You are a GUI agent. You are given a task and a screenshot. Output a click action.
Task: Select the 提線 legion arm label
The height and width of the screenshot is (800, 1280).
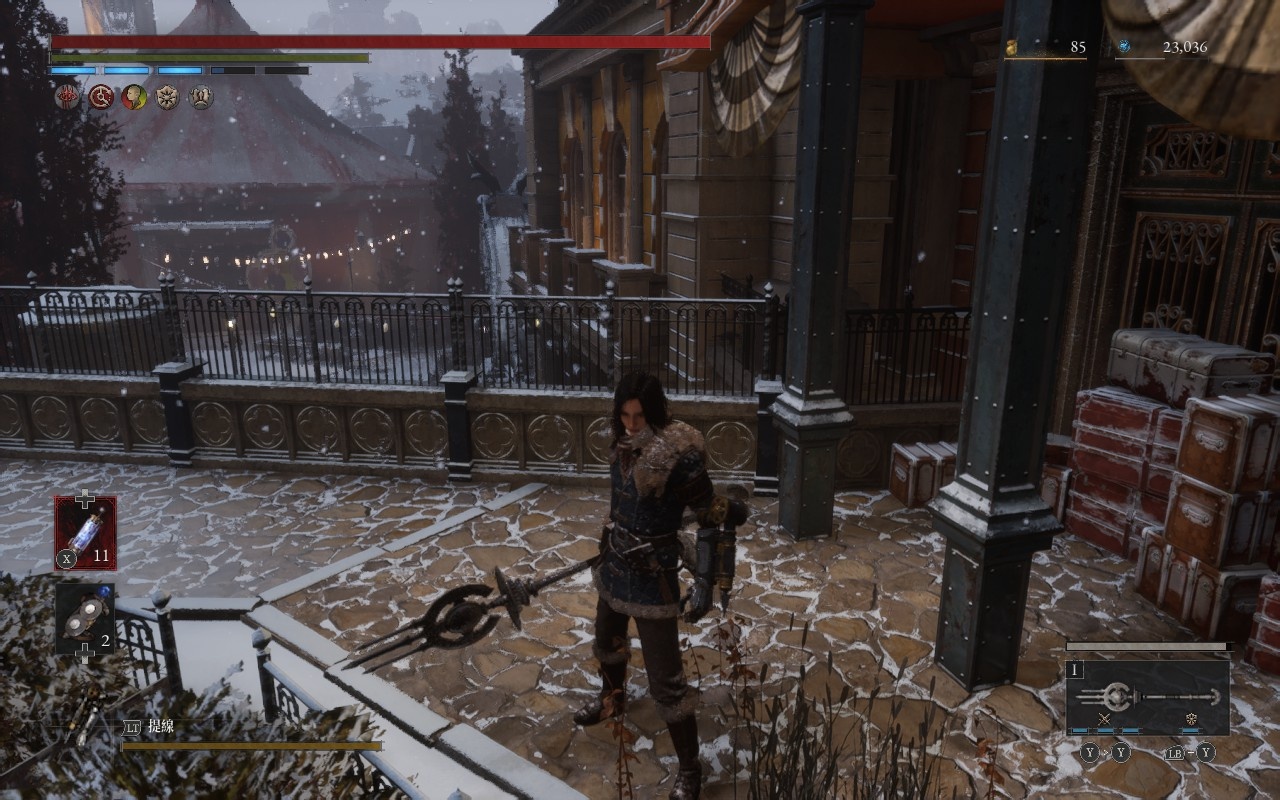[x=161, y=727]
